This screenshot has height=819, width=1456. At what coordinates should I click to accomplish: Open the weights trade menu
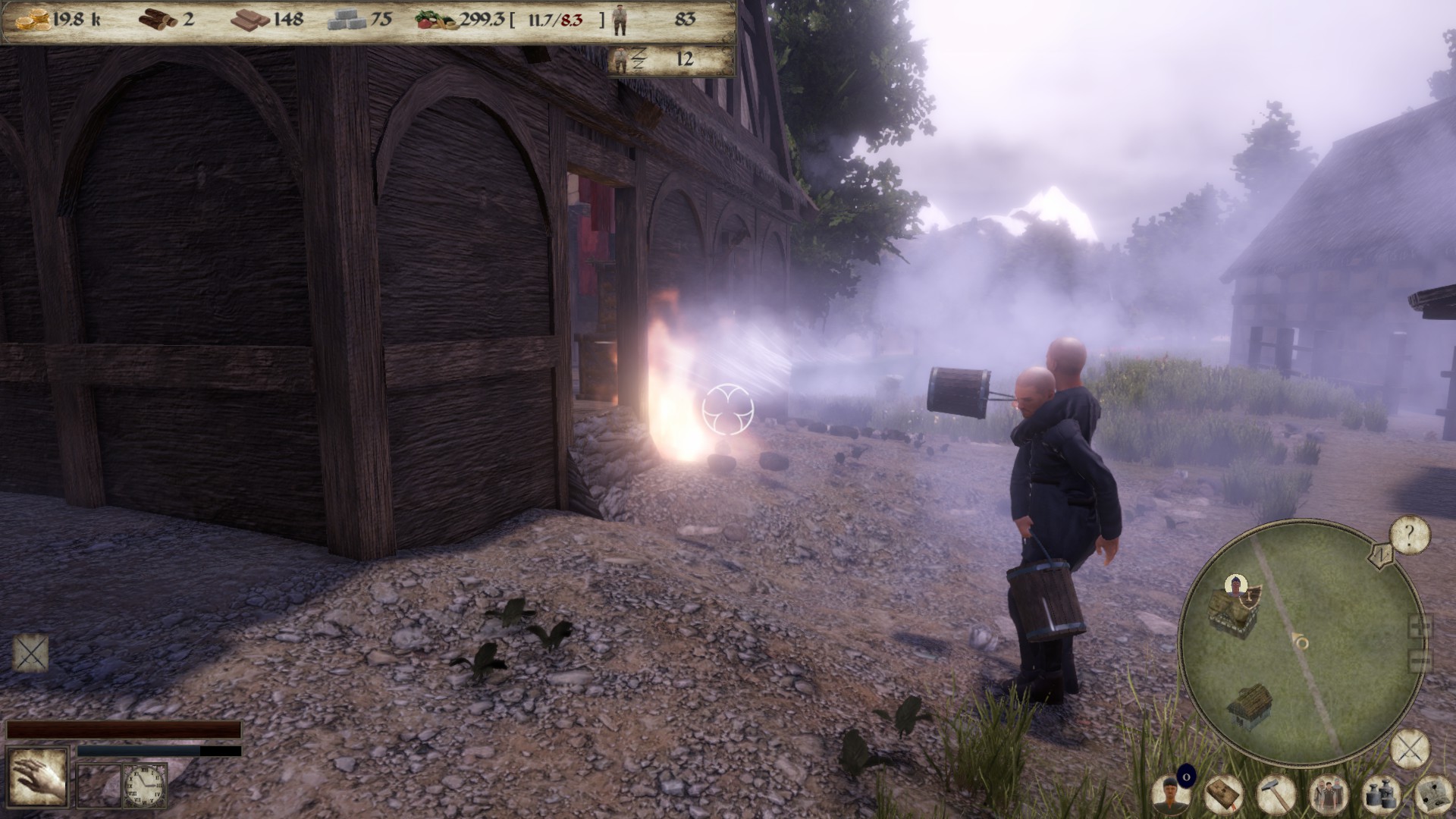(x=1381, y=794)
